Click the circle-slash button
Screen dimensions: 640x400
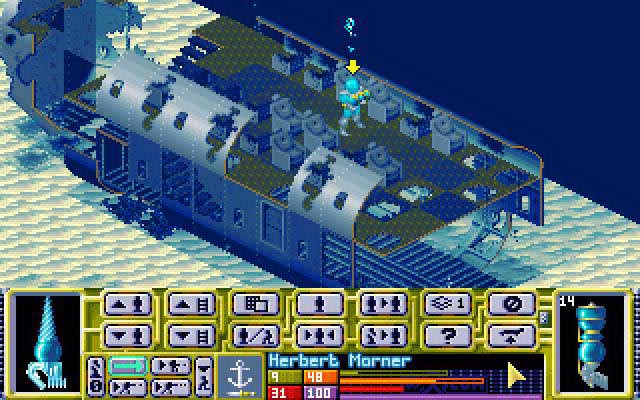click(x=511, y=304)
